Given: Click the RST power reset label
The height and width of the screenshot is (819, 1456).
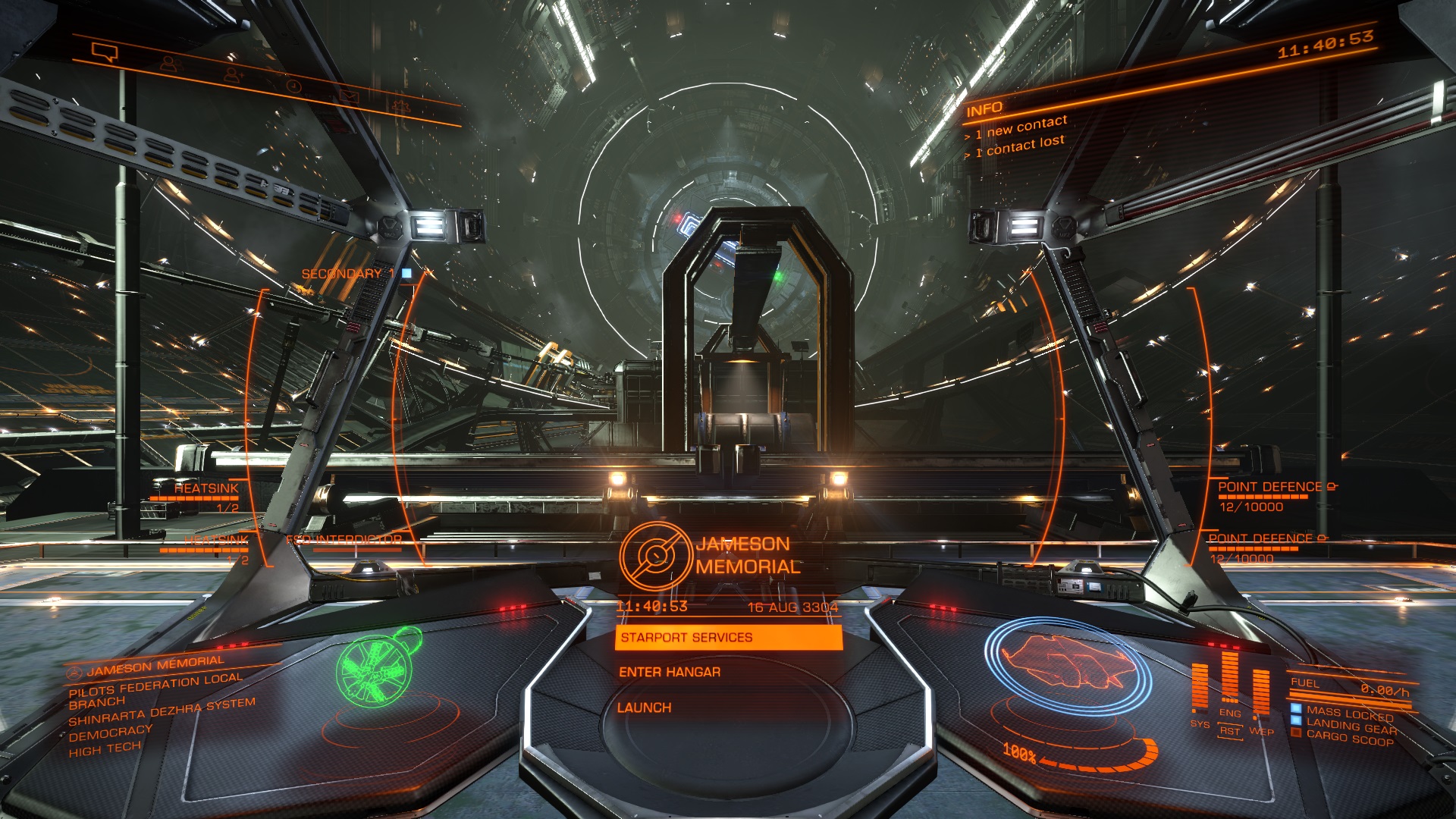Looking at the screenshot, I should coord(1229,731).
